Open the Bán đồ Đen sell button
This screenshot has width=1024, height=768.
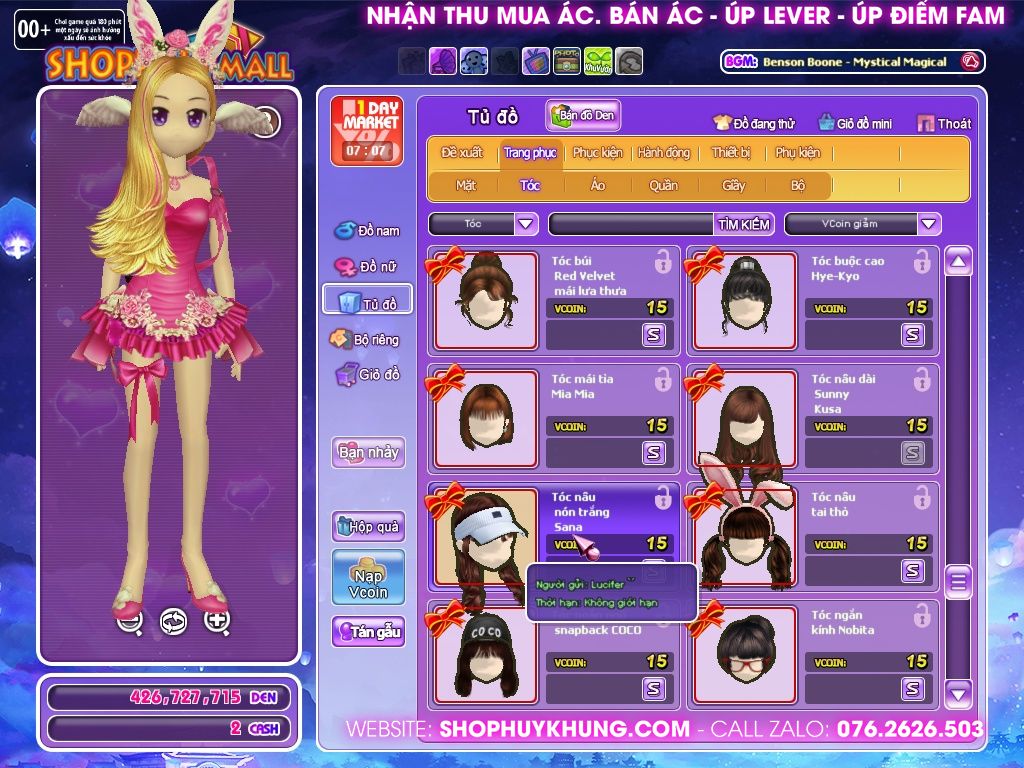point(583,116)
